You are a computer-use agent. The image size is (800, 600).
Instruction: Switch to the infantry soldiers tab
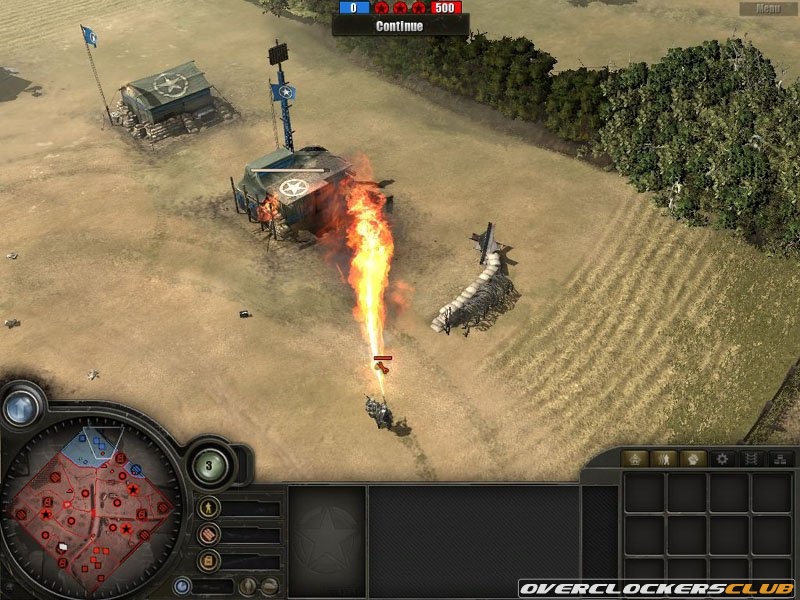click(664, 459)
